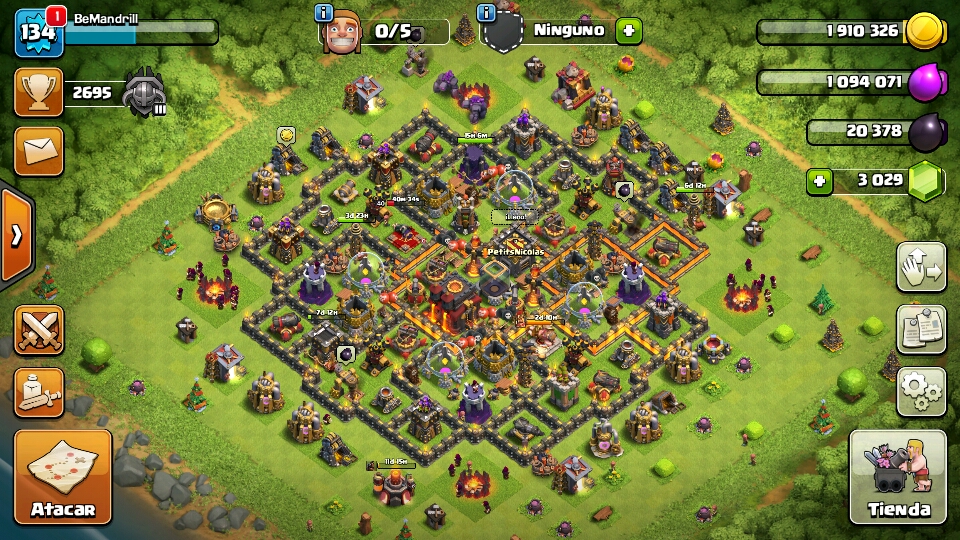Open the clipboard notes button
Viewport: 960px width, 540px height.
(921, 329)
